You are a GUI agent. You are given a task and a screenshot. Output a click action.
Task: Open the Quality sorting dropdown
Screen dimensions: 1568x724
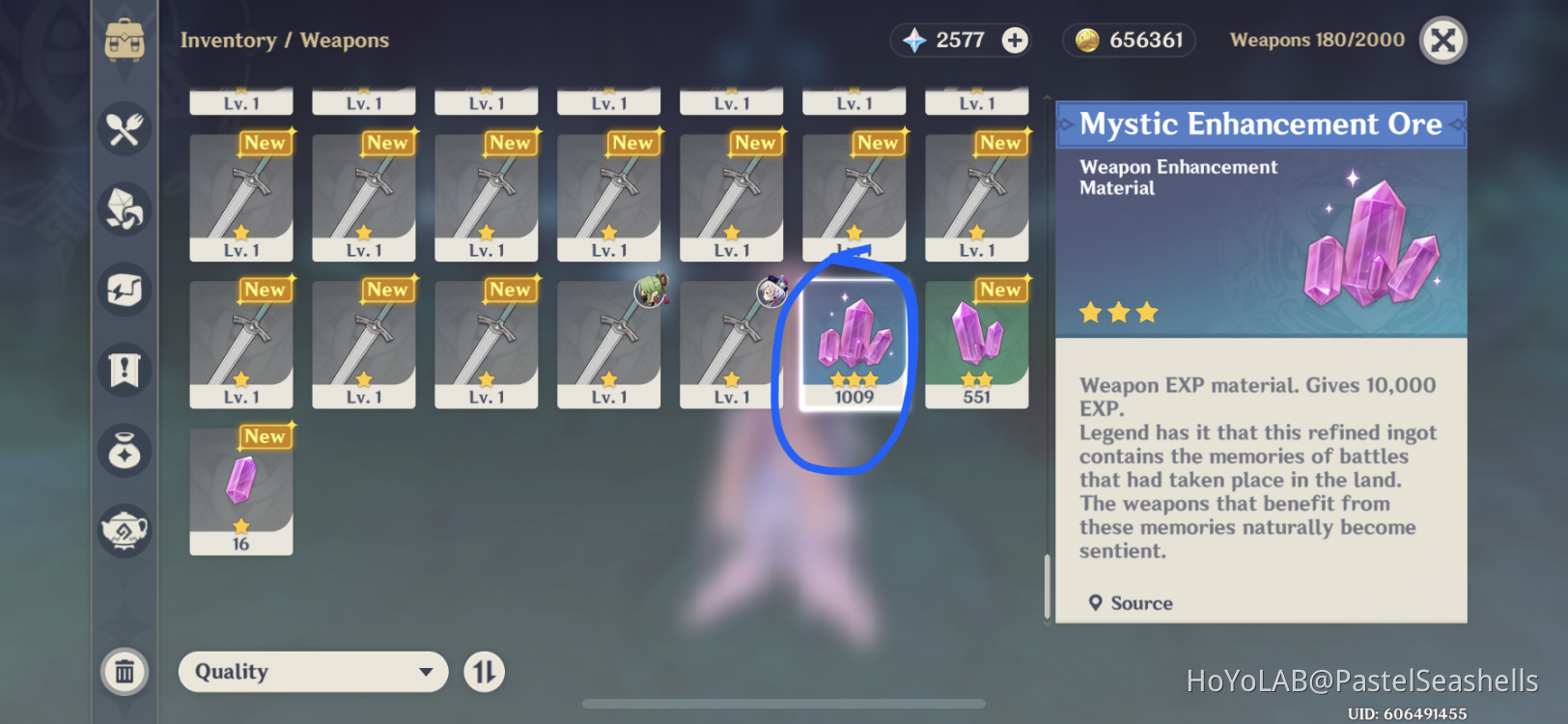[312, 671]
